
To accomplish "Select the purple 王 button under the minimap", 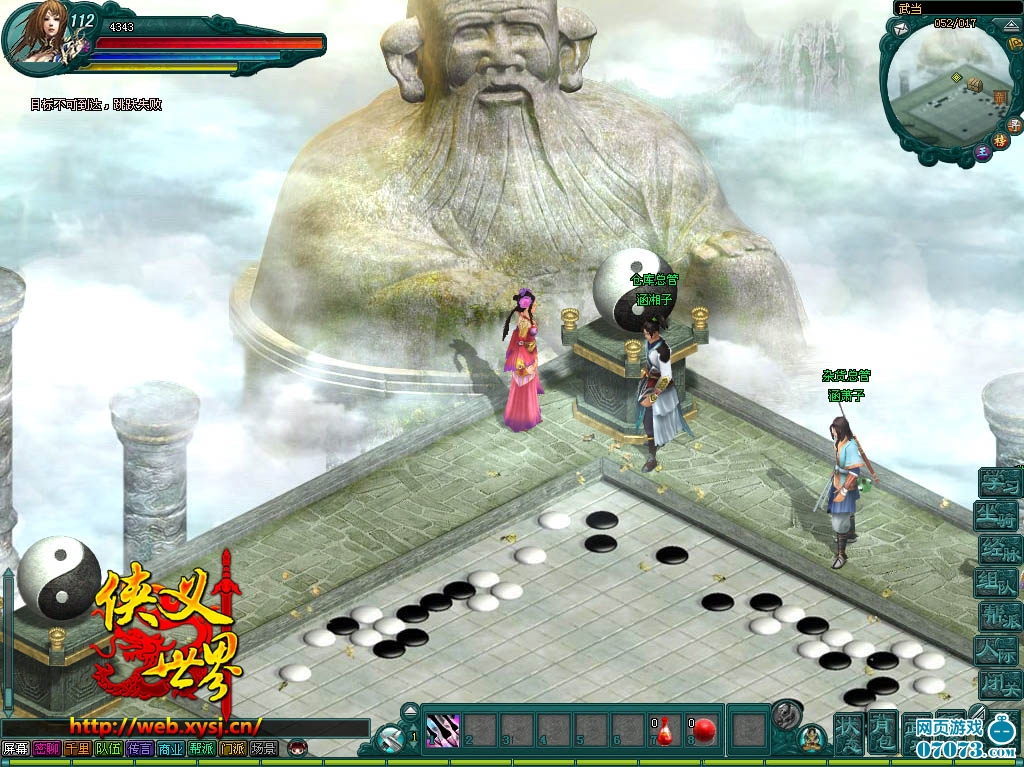I will 982,153.
